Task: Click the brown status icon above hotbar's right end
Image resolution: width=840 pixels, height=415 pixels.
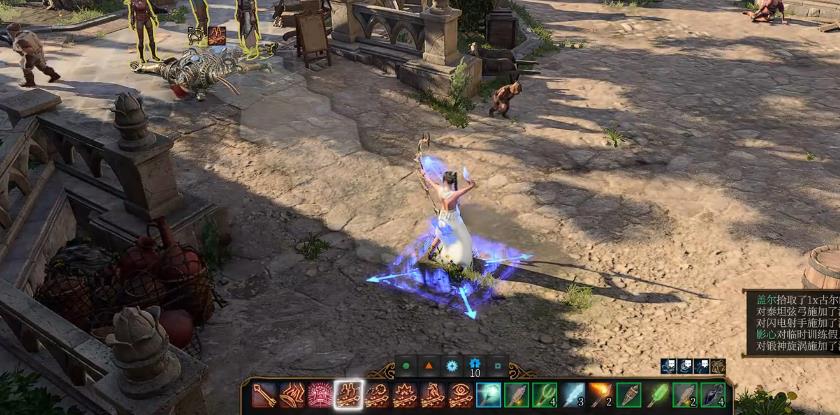Action: click(x=718, y=367)
